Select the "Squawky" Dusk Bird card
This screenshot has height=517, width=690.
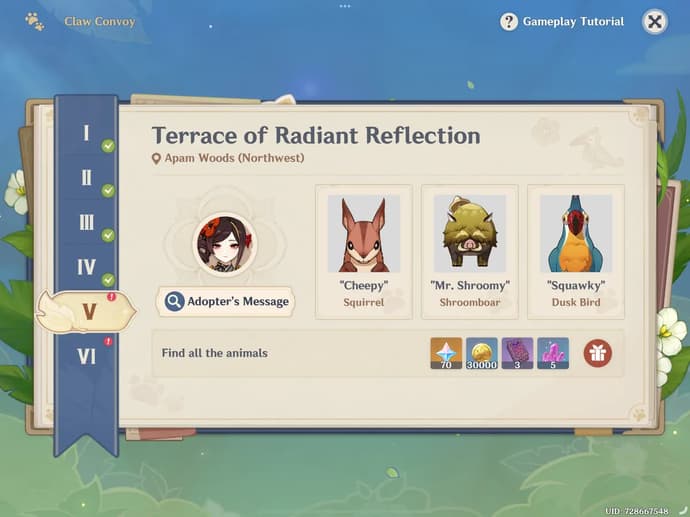(x=576, y=251)
